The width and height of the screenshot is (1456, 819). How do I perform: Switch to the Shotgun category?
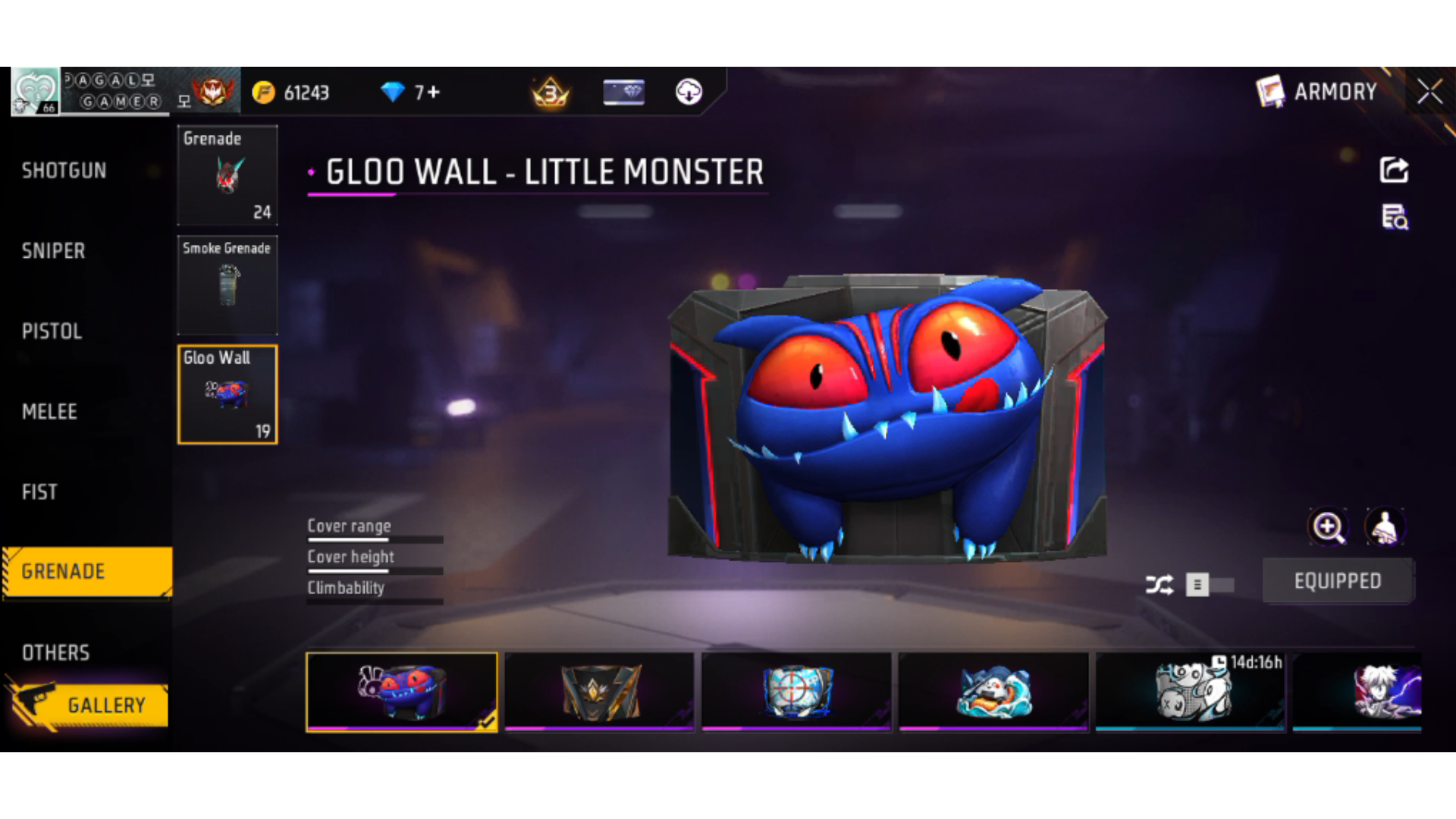tap(64, 171)
